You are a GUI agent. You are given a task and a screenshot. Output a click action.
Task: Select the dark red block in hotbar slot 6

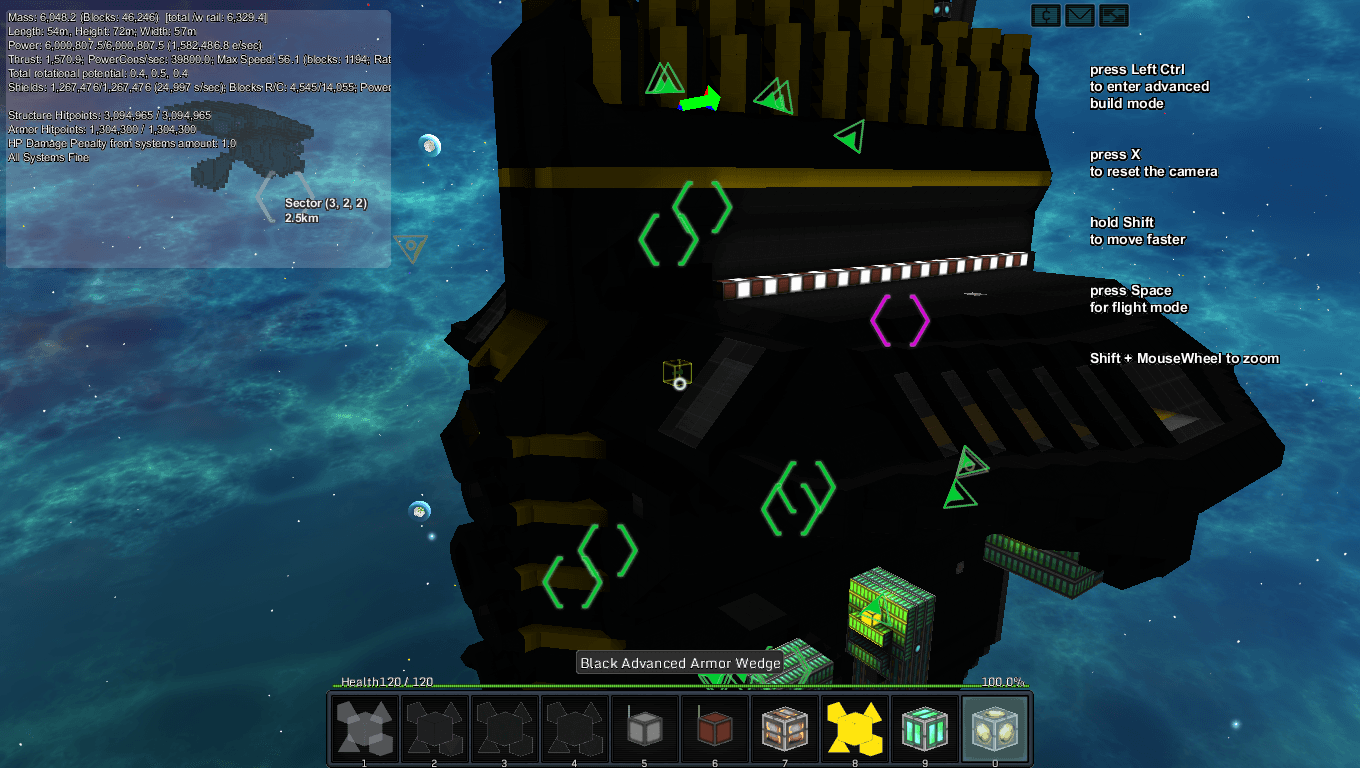pos(714,728)
